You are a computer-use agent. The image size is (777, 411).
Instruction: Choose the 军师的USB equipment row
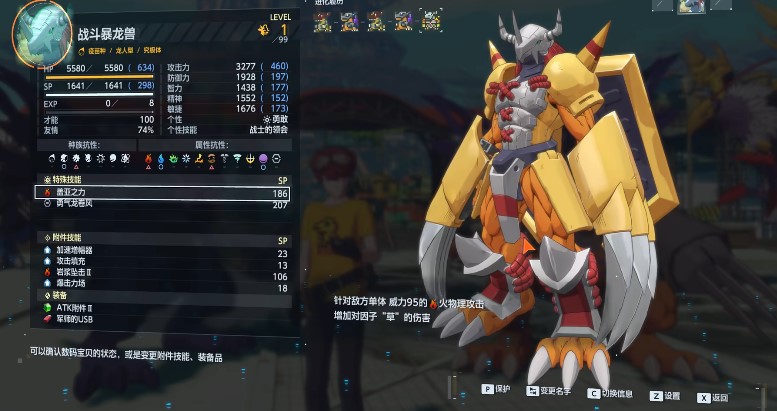tap(160, 319)
